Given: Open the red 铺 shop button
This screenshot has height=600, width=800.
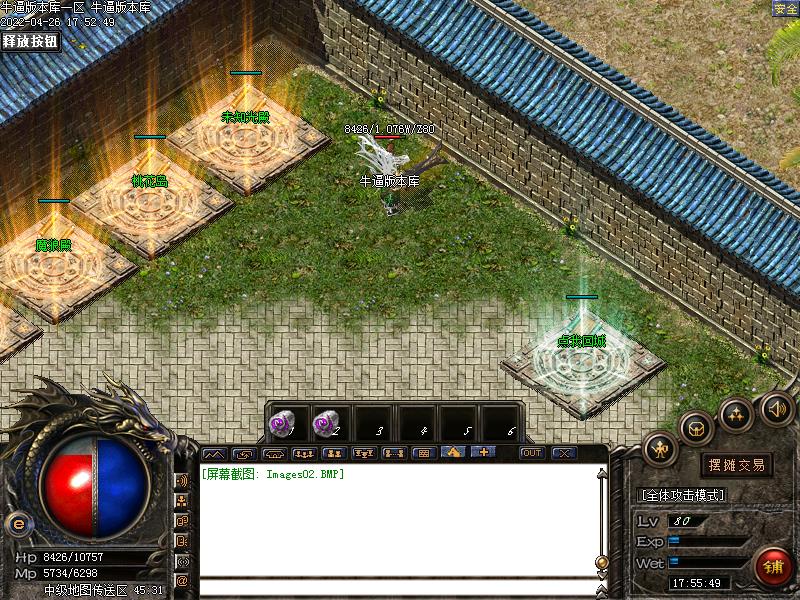Looking at the screenshot, I should [x=774, y=567].
